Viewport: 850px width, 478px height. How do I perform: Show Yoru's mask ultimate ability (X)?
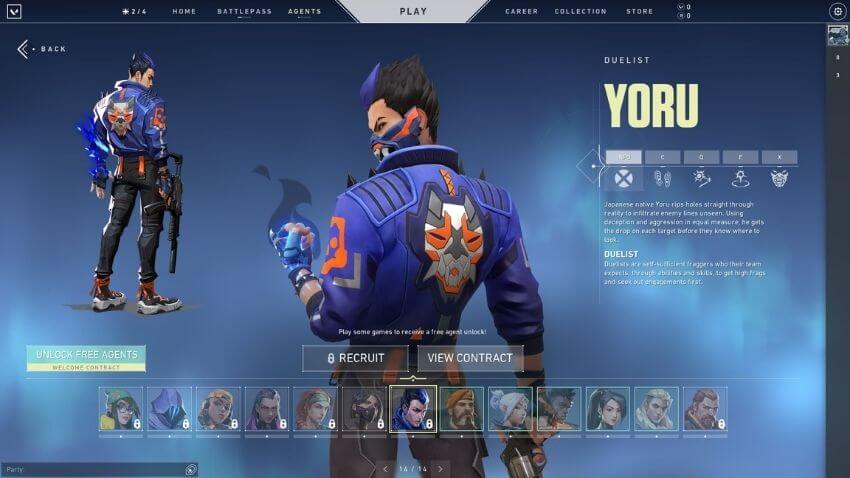tap(779, 178)
